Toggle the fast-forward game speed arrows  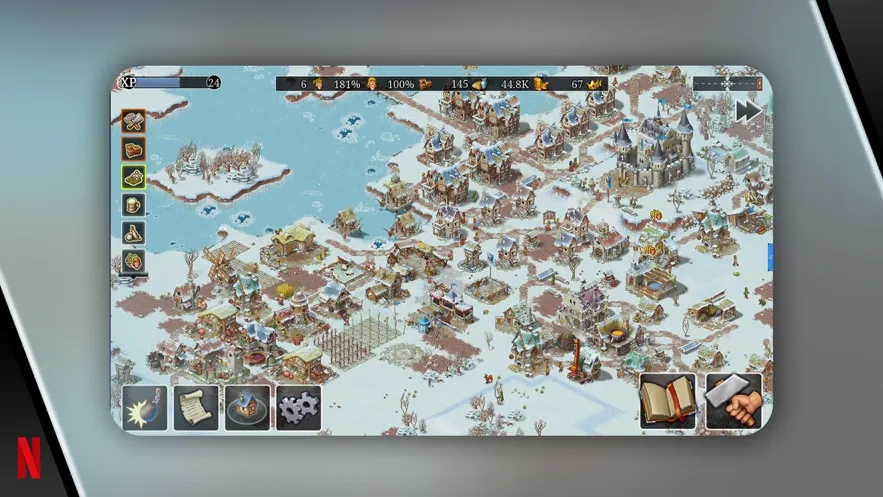tap(749, 111)
